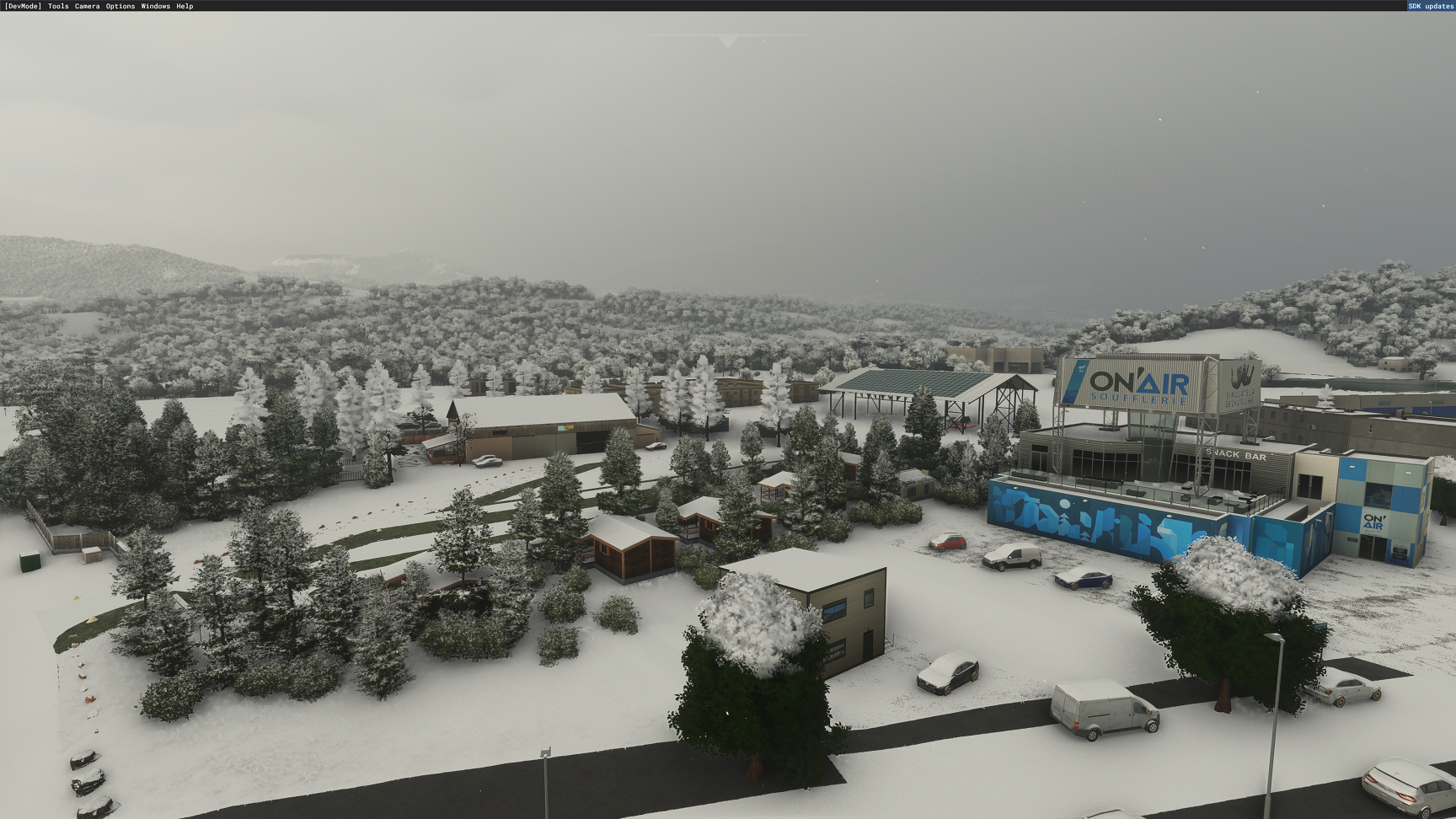
Task: Open the DevMode menu
Action: click(23, 6)
